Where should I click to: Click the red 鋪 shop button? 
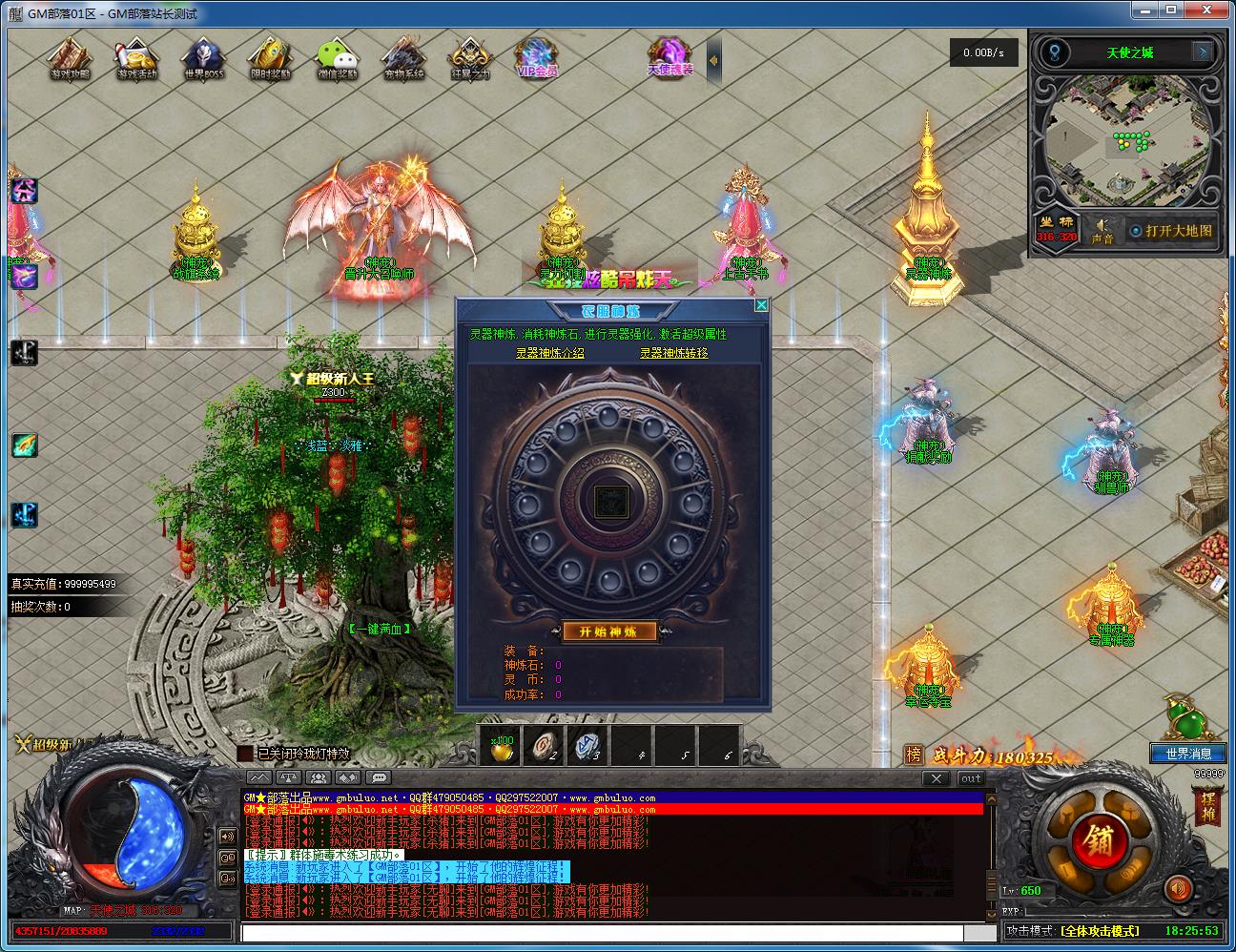tap(1083, 840)
